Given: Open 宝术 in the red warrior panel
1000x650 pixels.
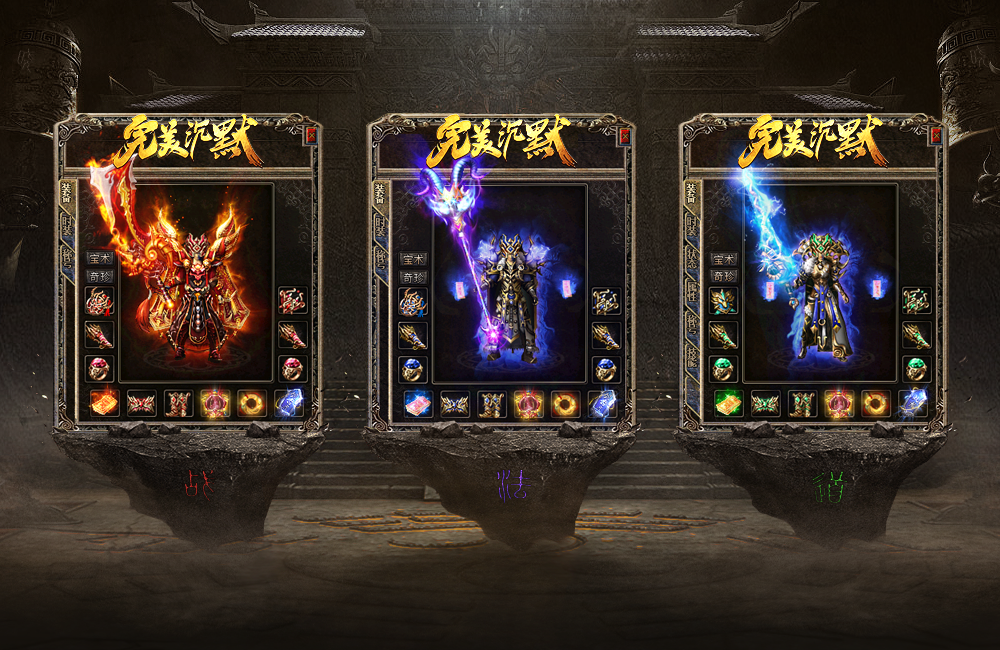Looking at the screenshot, I should pos(100,259).
